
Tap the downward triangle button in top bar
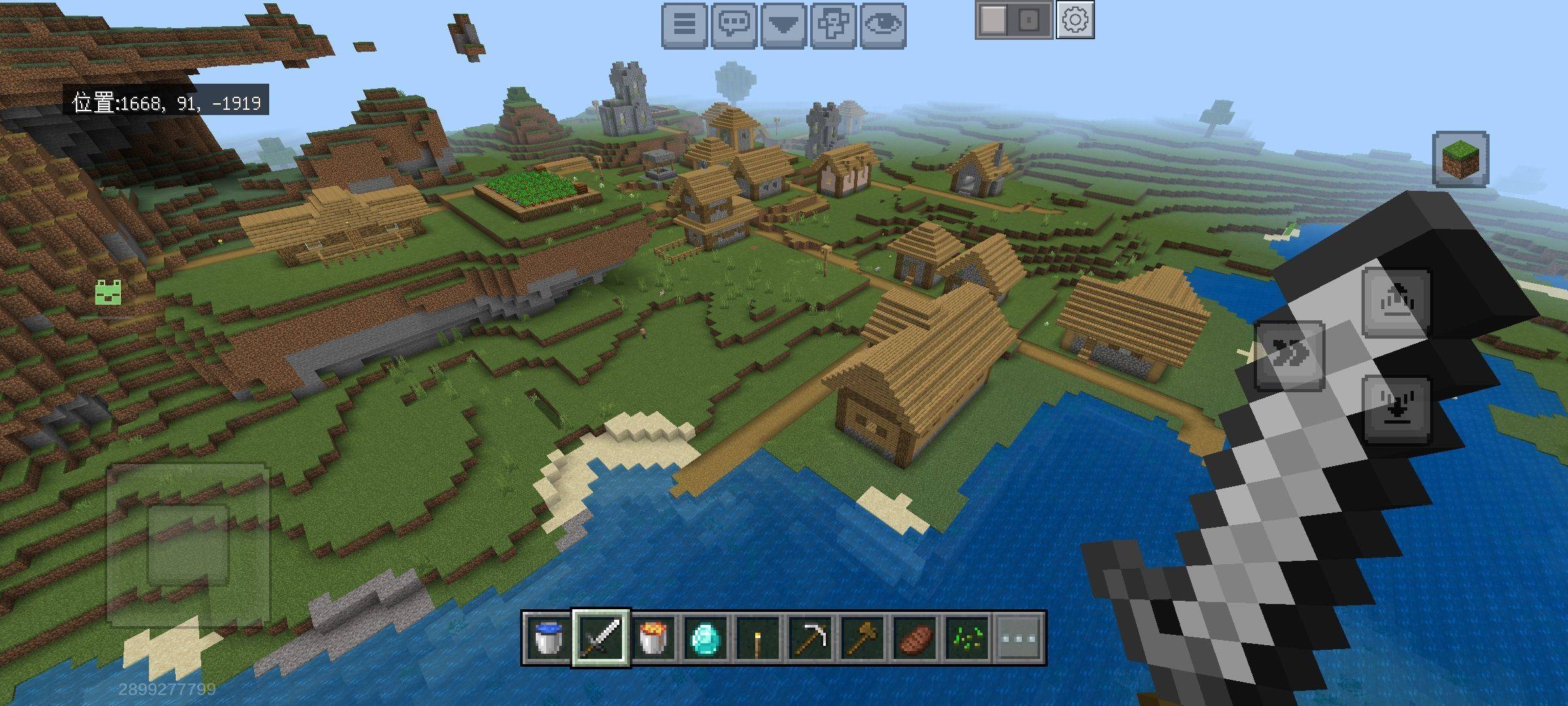783,25
